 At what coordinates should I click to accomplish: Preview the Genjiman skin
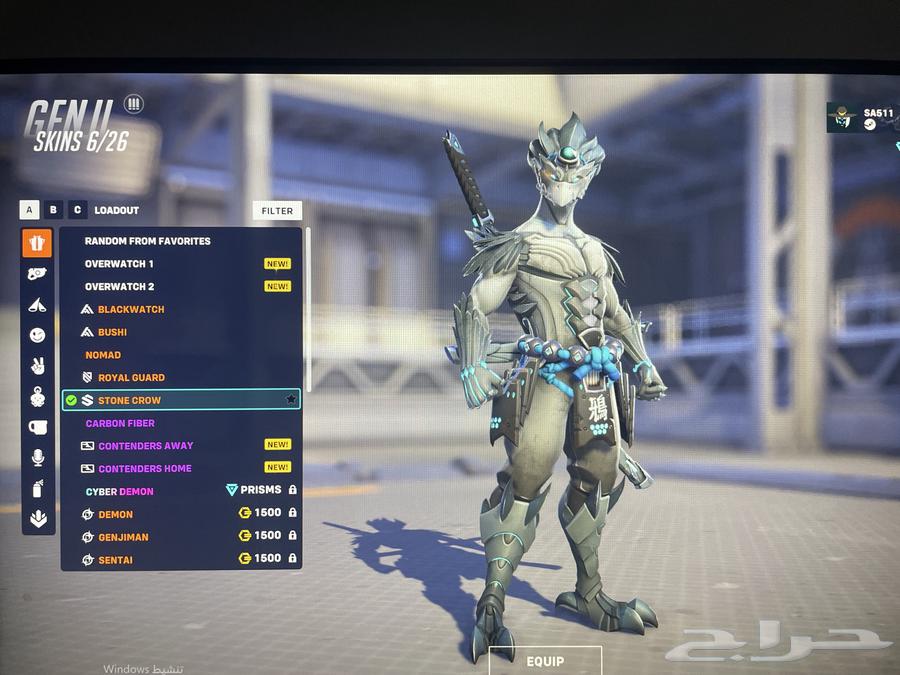coord(123,537)
